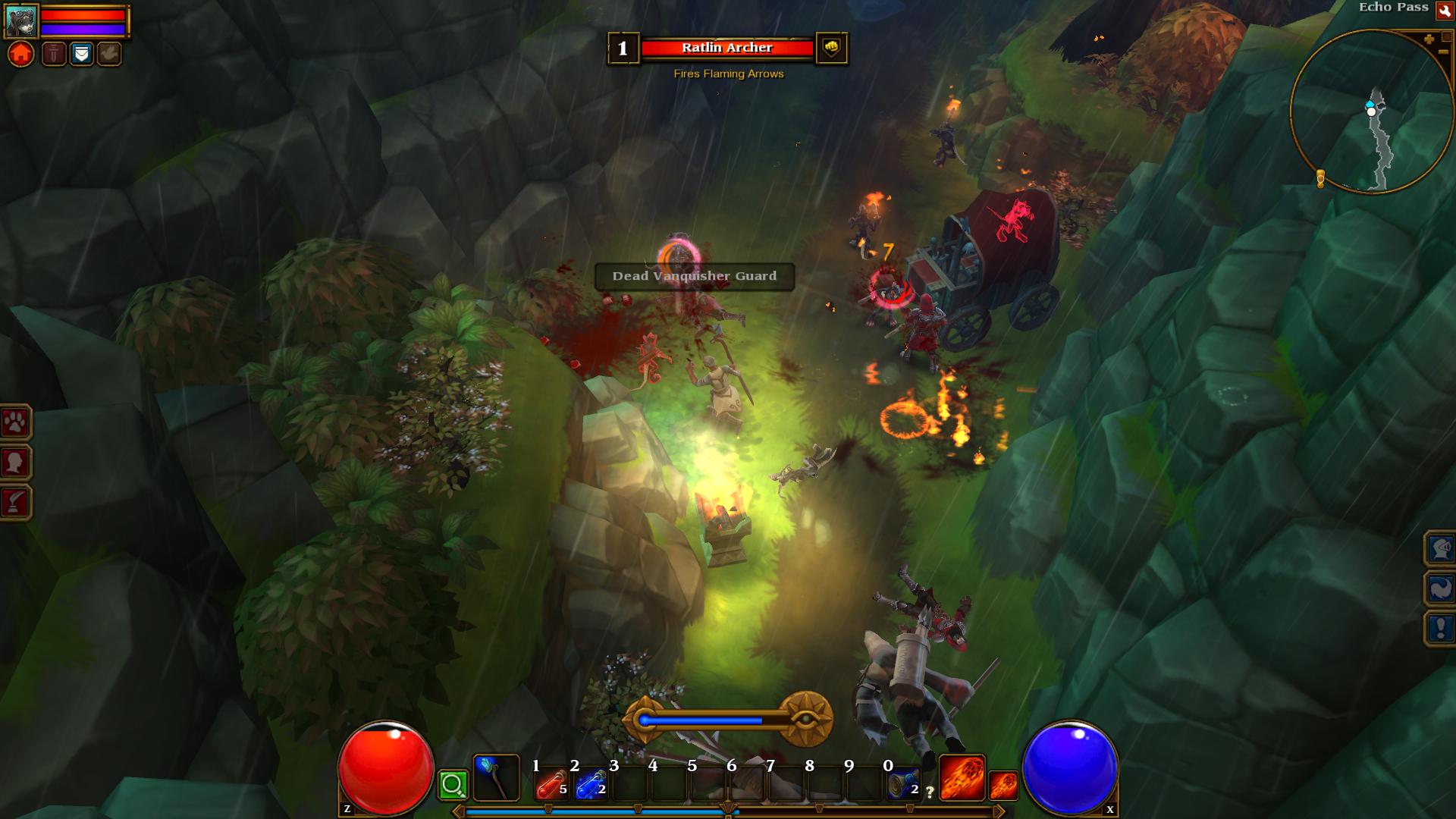Viewport: 1456px width, 819px height.
Task: Click the green magnifying glass button
Action: pos(453,785)
